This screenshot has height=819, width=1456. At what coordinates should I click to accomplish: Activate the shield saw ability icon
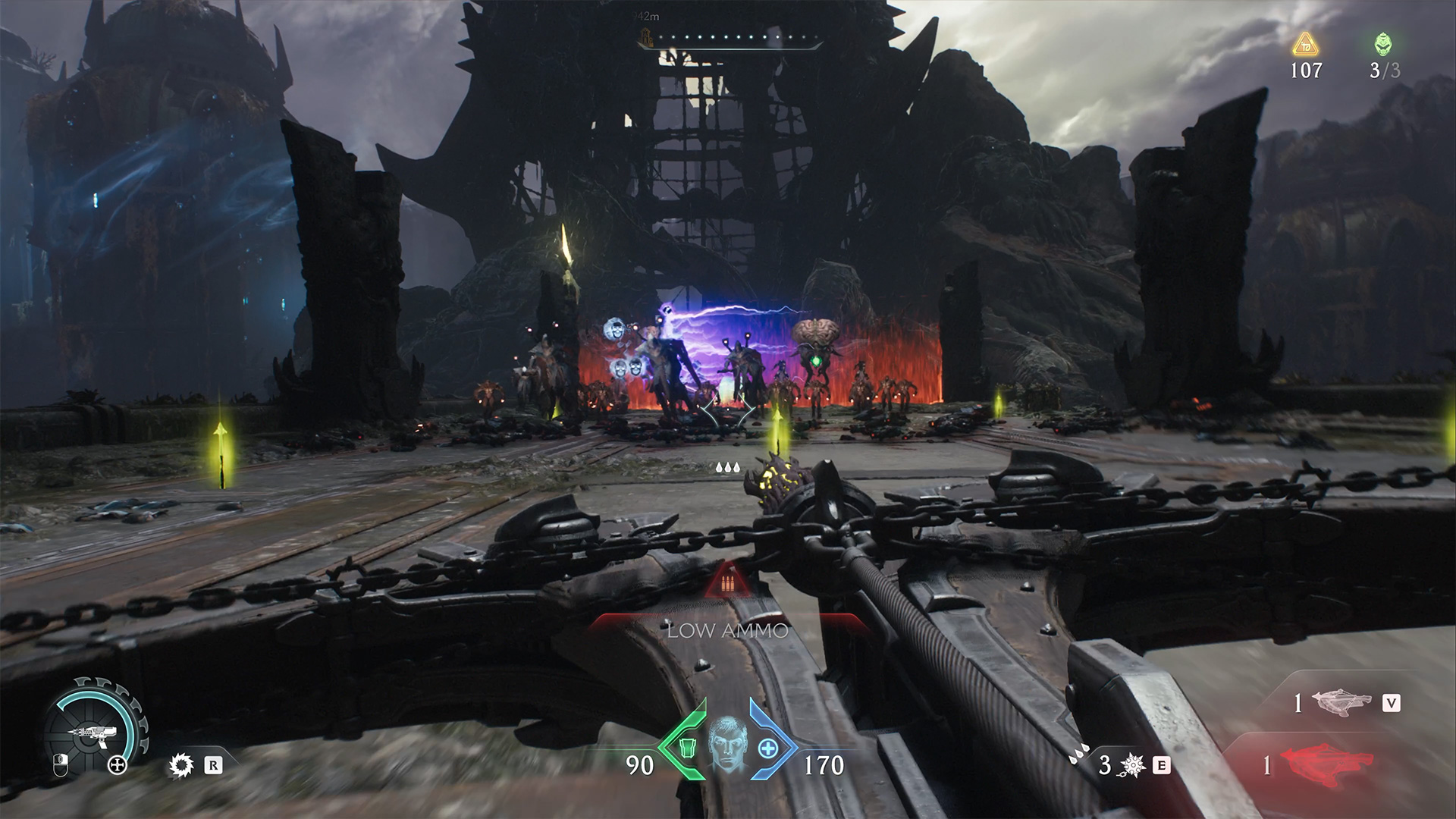tap(181, 766)
